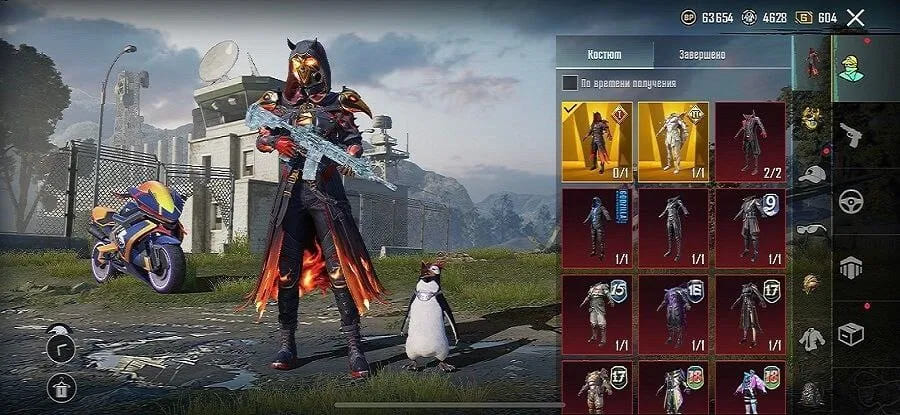Image resolution: width=900 pixels, height=415 pixels.
Task: Click the round corner-bracket button above the hanger
Action: (x=61, y=346)
